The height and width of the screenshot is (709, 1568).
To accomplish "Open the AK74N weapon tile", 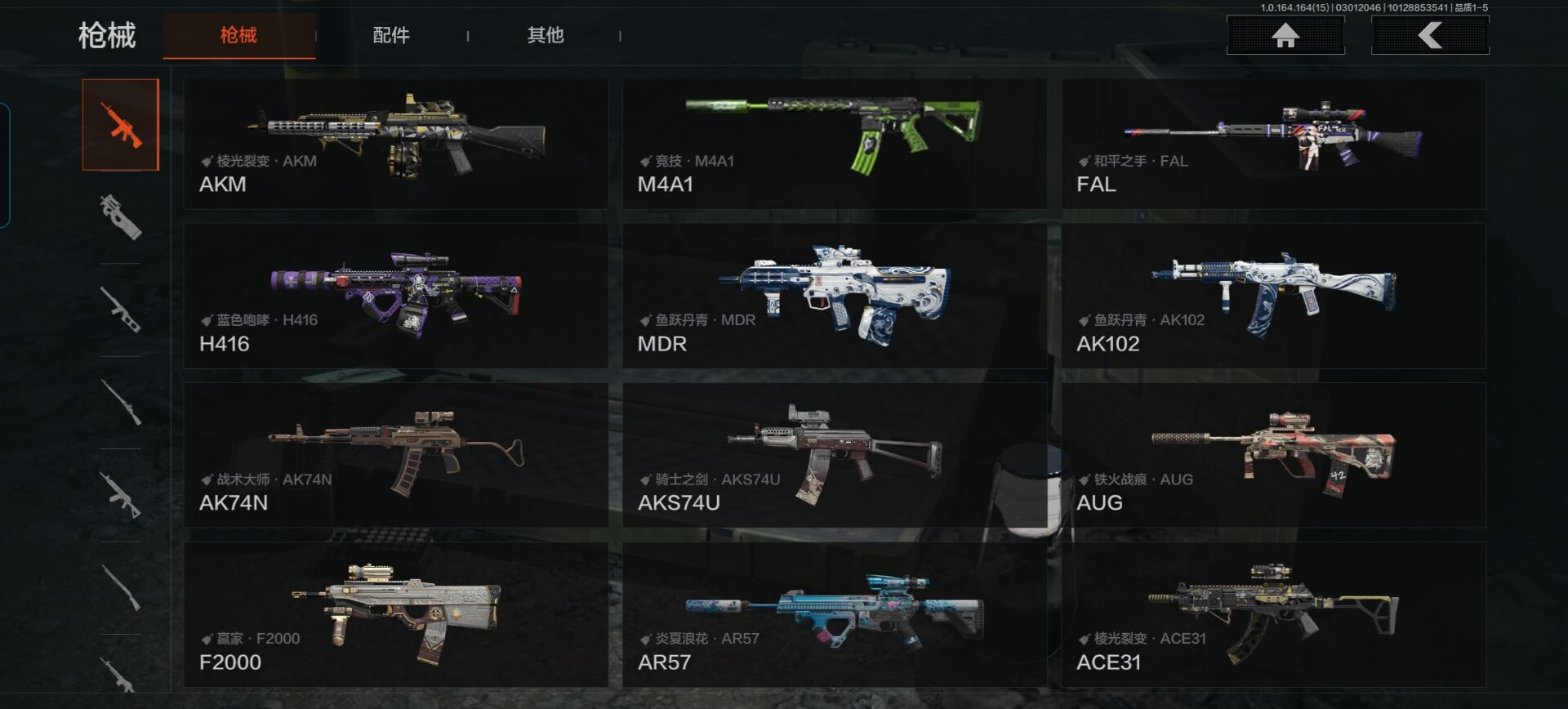I will click(x=396, y=455).
